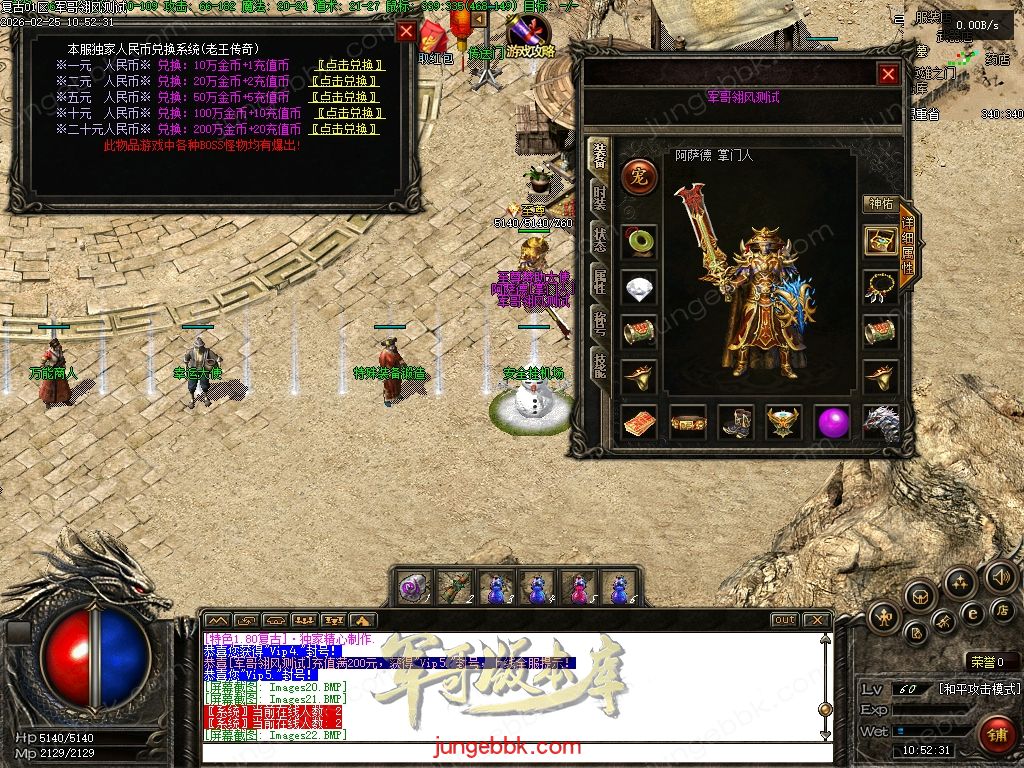Image resolution: width=1024 pixels, height=768 pixels.
Task: Choose the boots equipment slot
Action: pyautogui.click(x=736, y=422)
